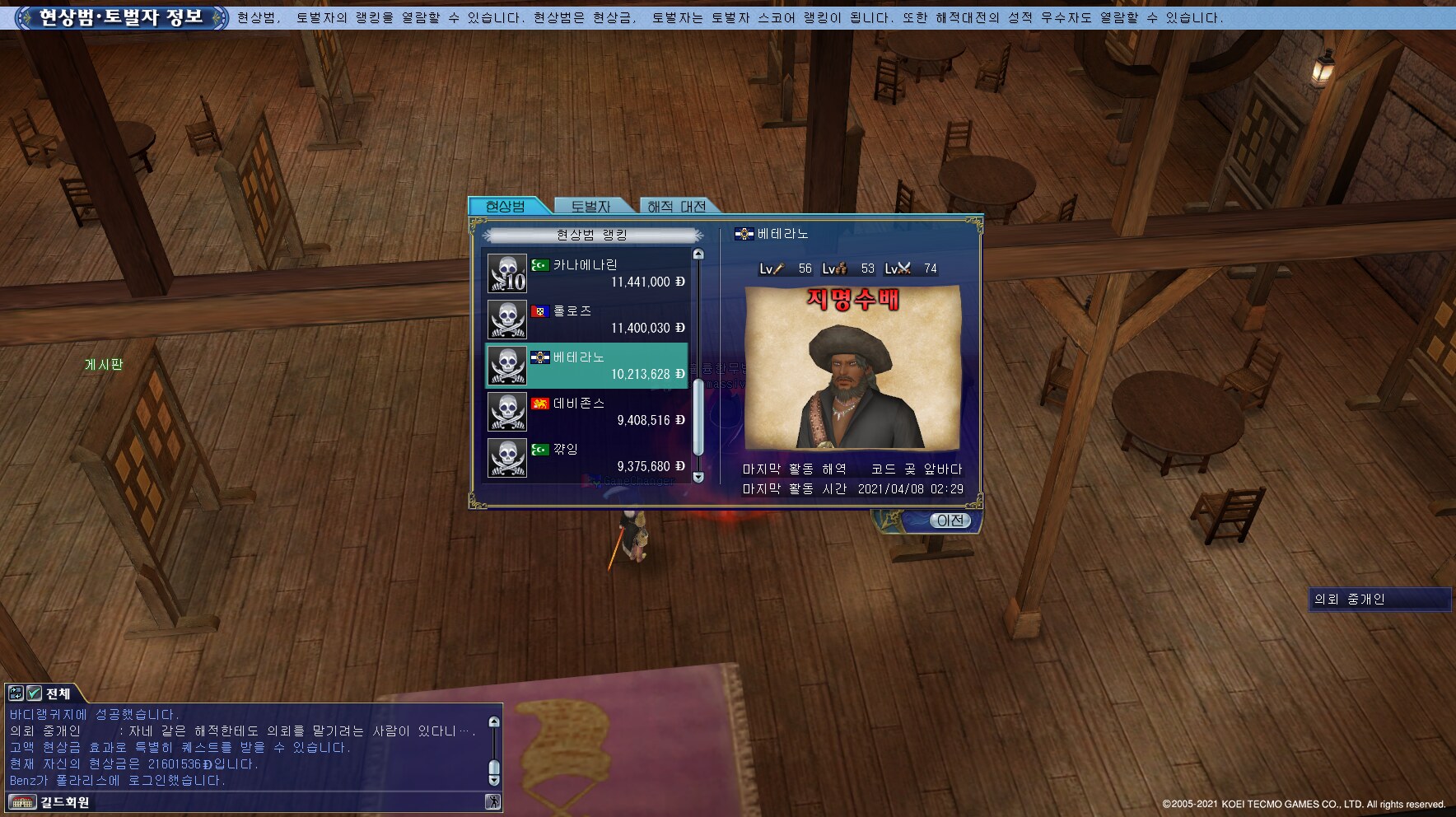Click the chat window switch arrows icon
This screenshot has width=1456, height=817.
(x=16, y=693)
